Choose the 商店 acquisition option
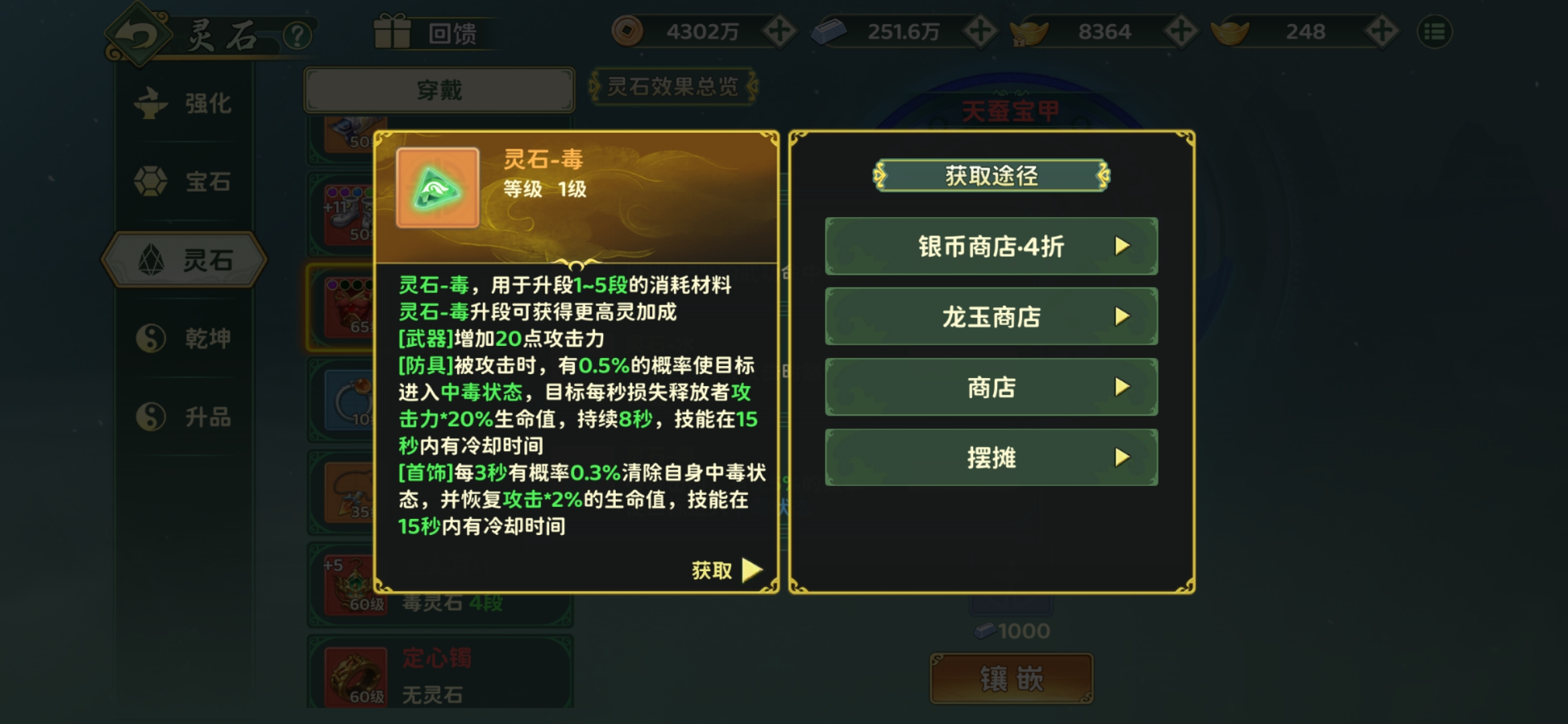 (x=991, y=387)
